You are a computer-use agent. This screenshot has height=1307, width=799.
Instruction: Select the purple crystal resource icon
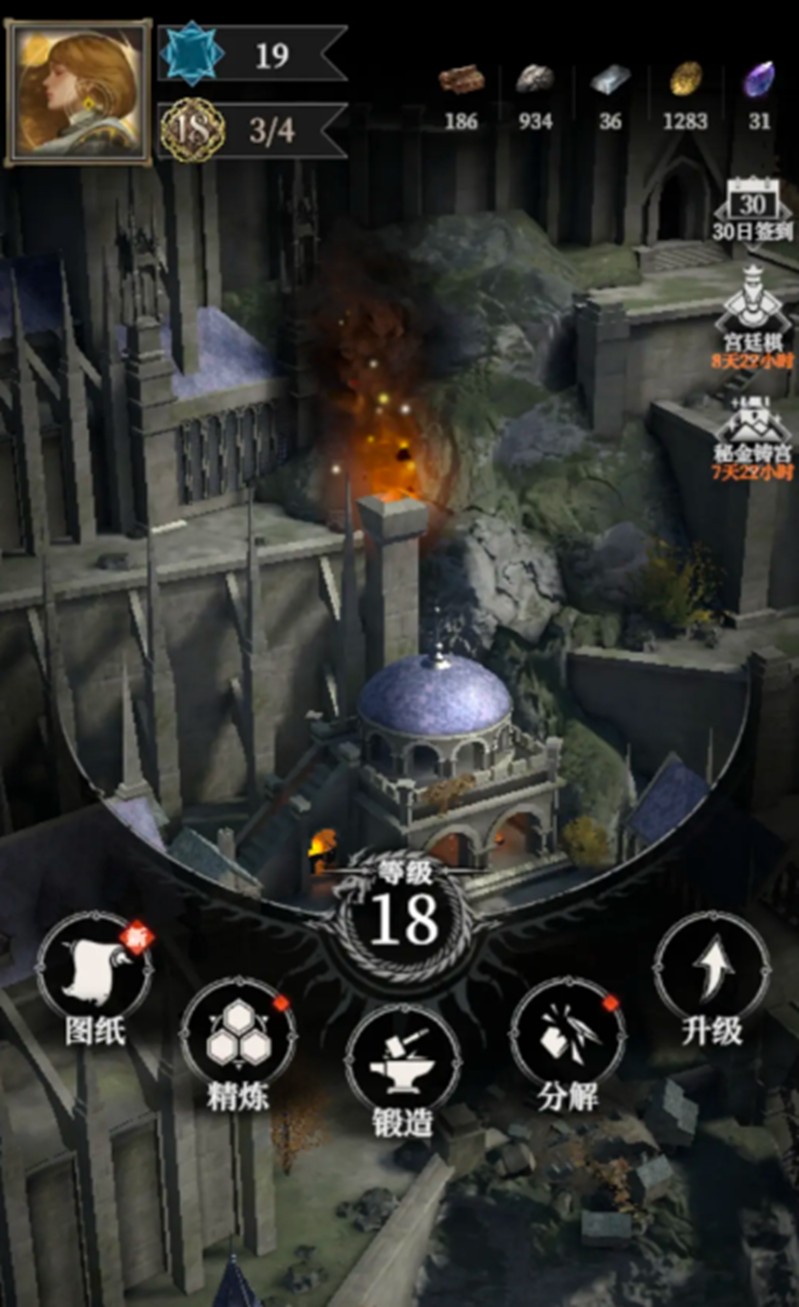(759, 80)
